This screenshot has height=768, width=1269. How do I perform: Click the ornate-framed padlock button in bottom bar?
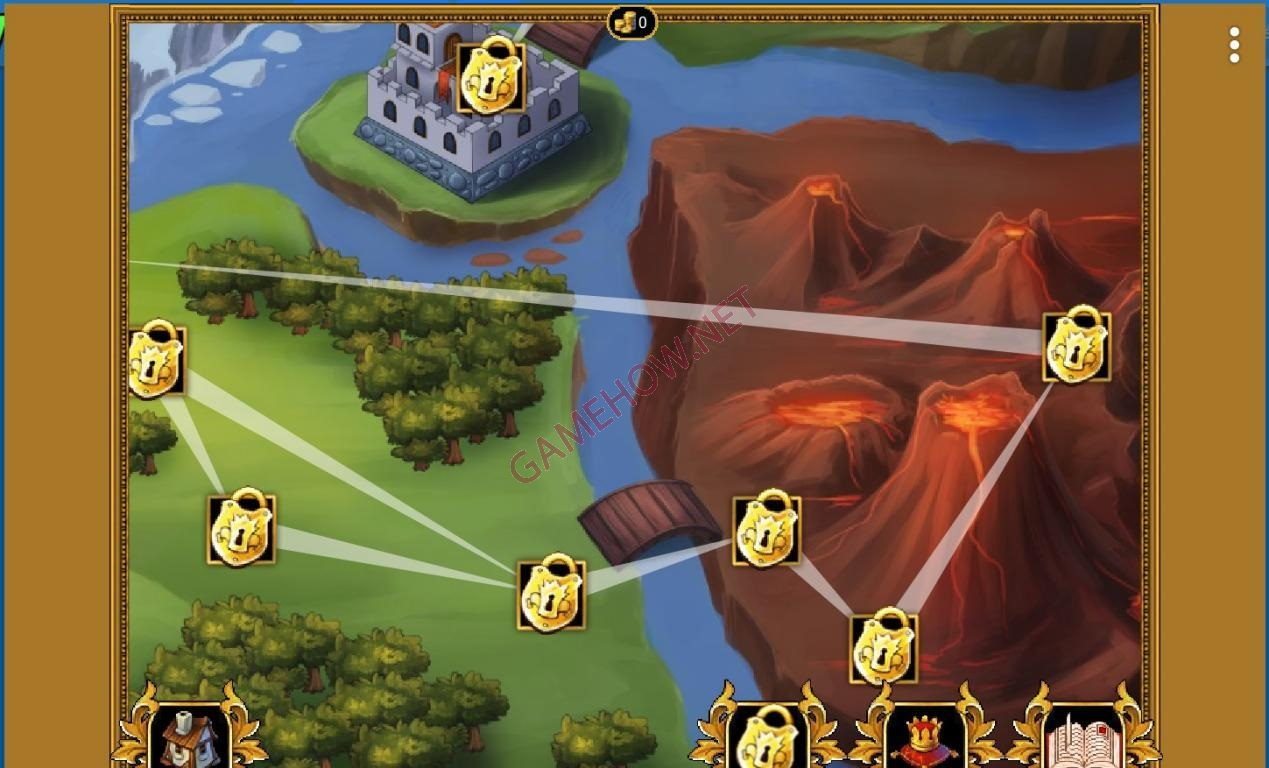click(767, 736)
